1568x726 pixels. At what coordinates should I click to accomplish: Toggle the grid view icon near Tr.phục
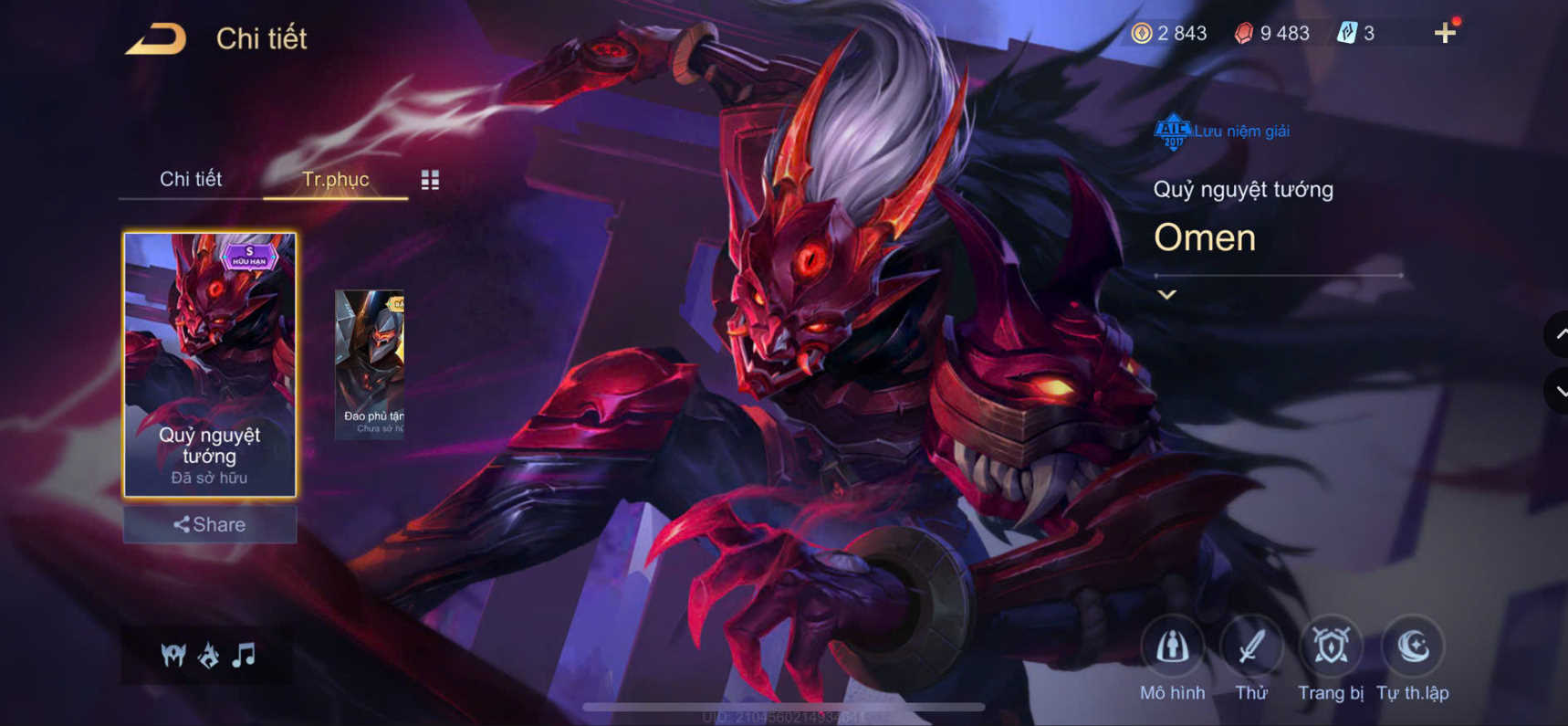click(x=430, y=180)
